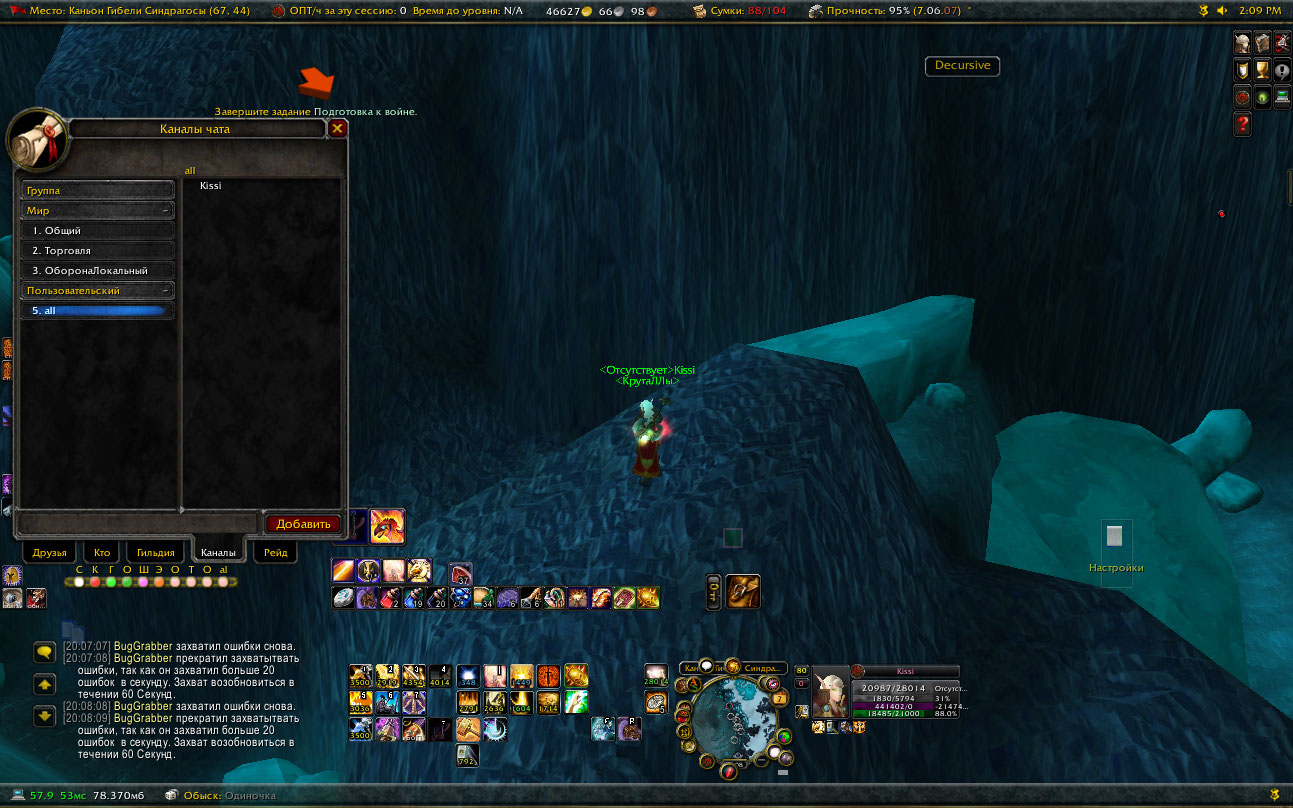Screen dimensions: 1293x808
Task: Select the custom channel 5. all
Action: coord(97,311)
